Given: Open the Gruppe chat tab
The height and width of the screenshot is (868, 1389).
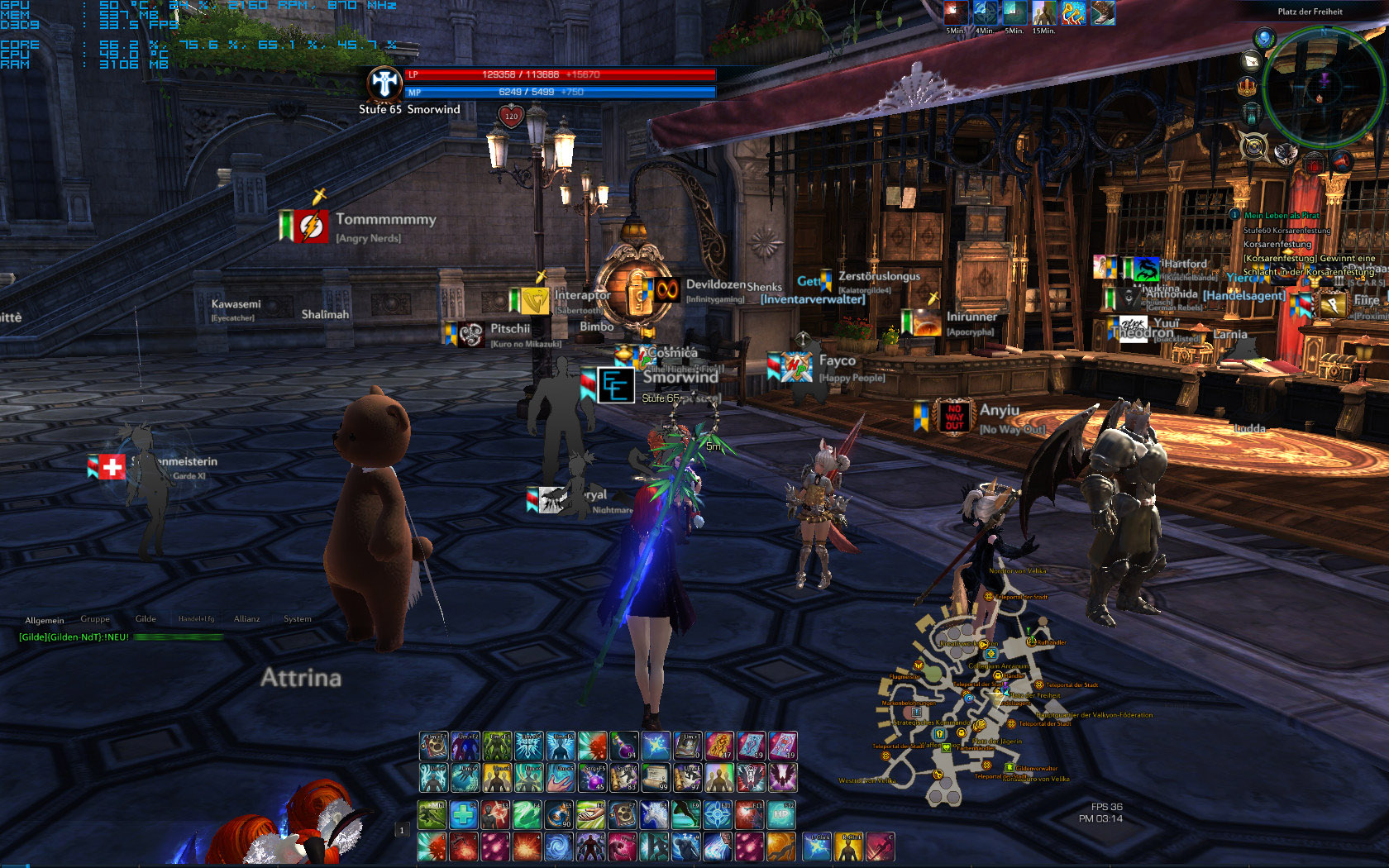Looking at the screenshot, I should [95, 619].
